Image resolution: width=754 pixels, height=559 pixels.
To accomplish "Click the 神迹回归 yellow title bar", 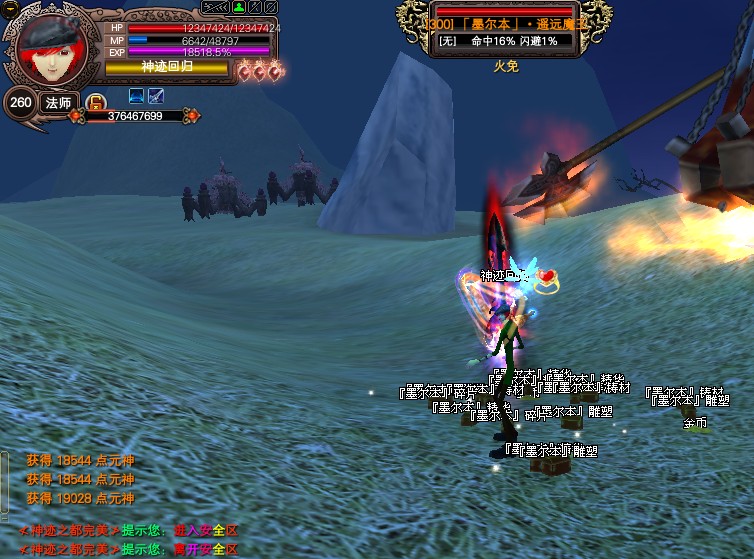I will click(167, 66).
